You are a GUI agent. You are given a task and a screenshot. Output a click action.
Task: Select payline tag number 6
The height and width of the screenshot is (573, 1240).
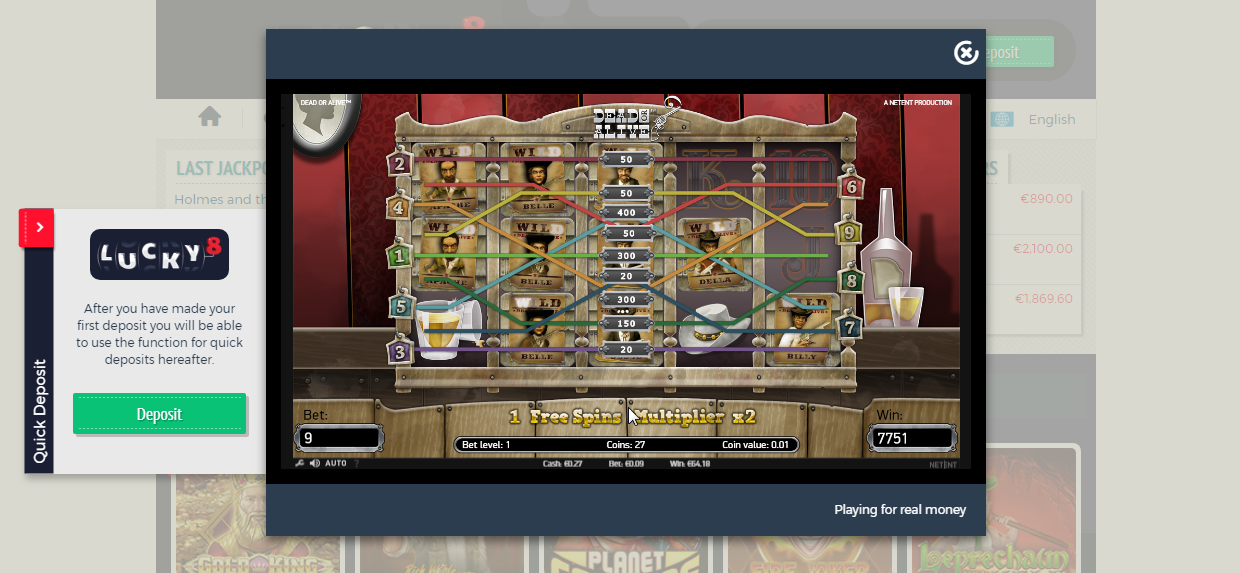coord(852,187)
